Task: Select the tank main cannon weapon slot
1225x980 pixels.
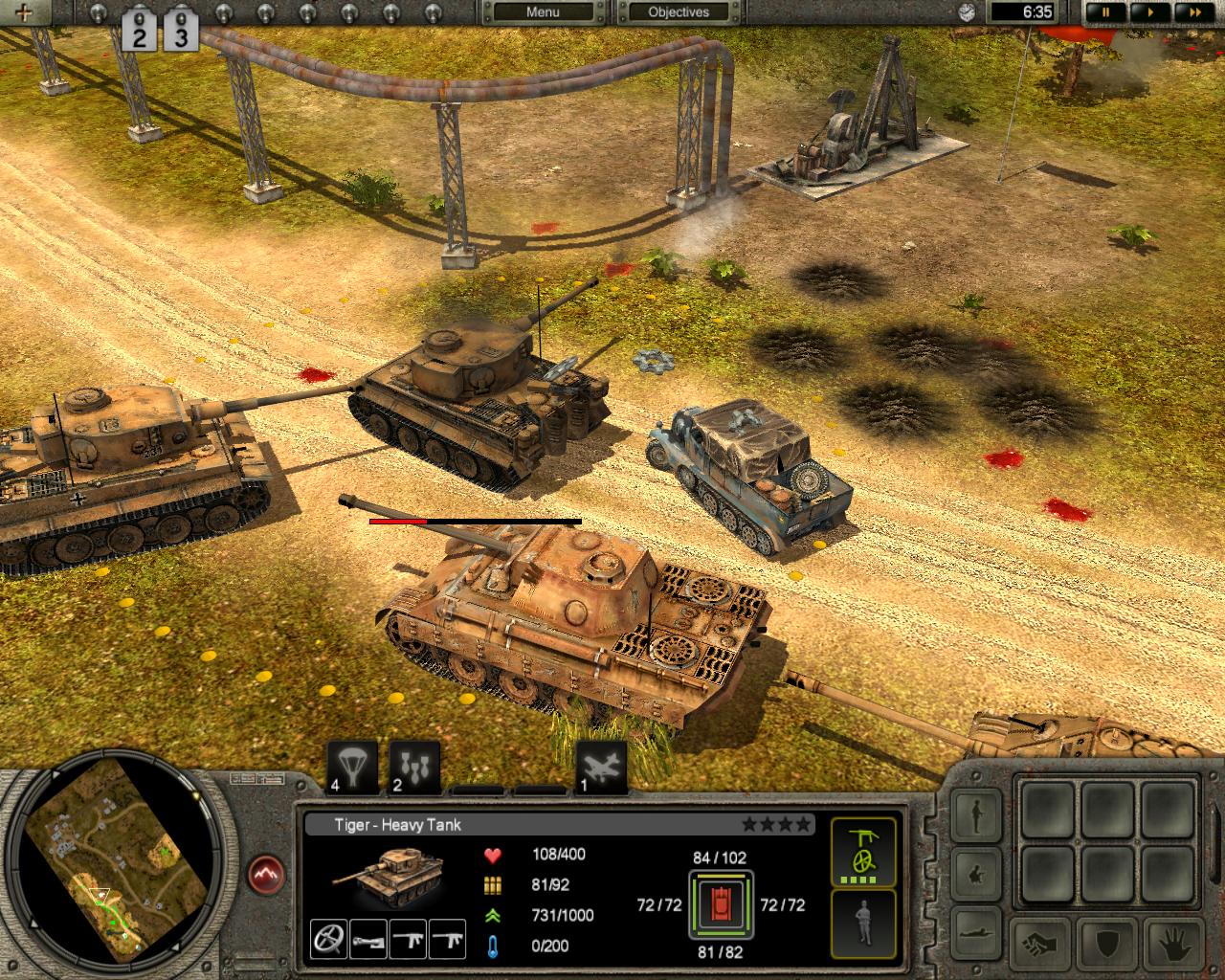Action: pos(369,939)
